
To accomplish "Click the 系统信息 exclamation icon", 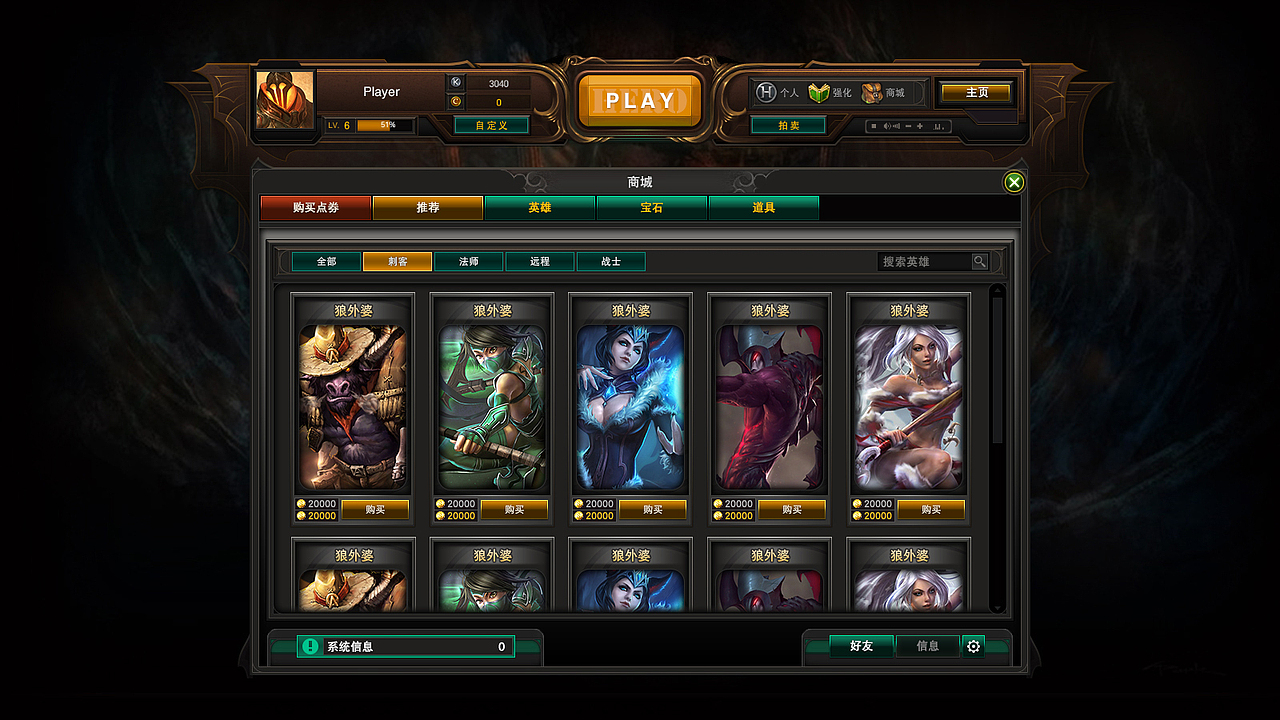I will click(310, 646).
